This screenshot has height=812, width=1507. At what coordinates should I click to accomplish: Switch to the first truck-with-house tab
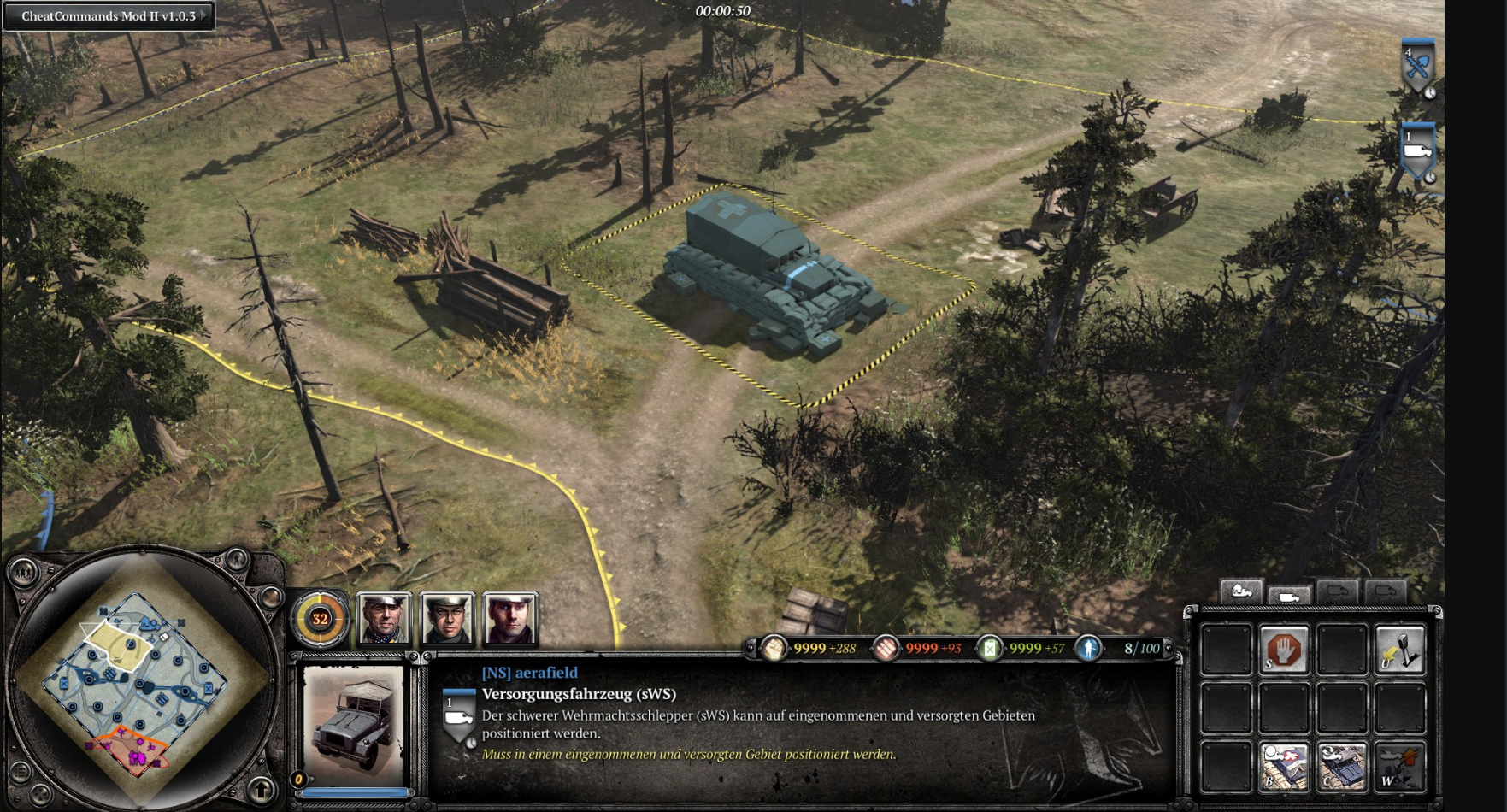(1240, 591)
